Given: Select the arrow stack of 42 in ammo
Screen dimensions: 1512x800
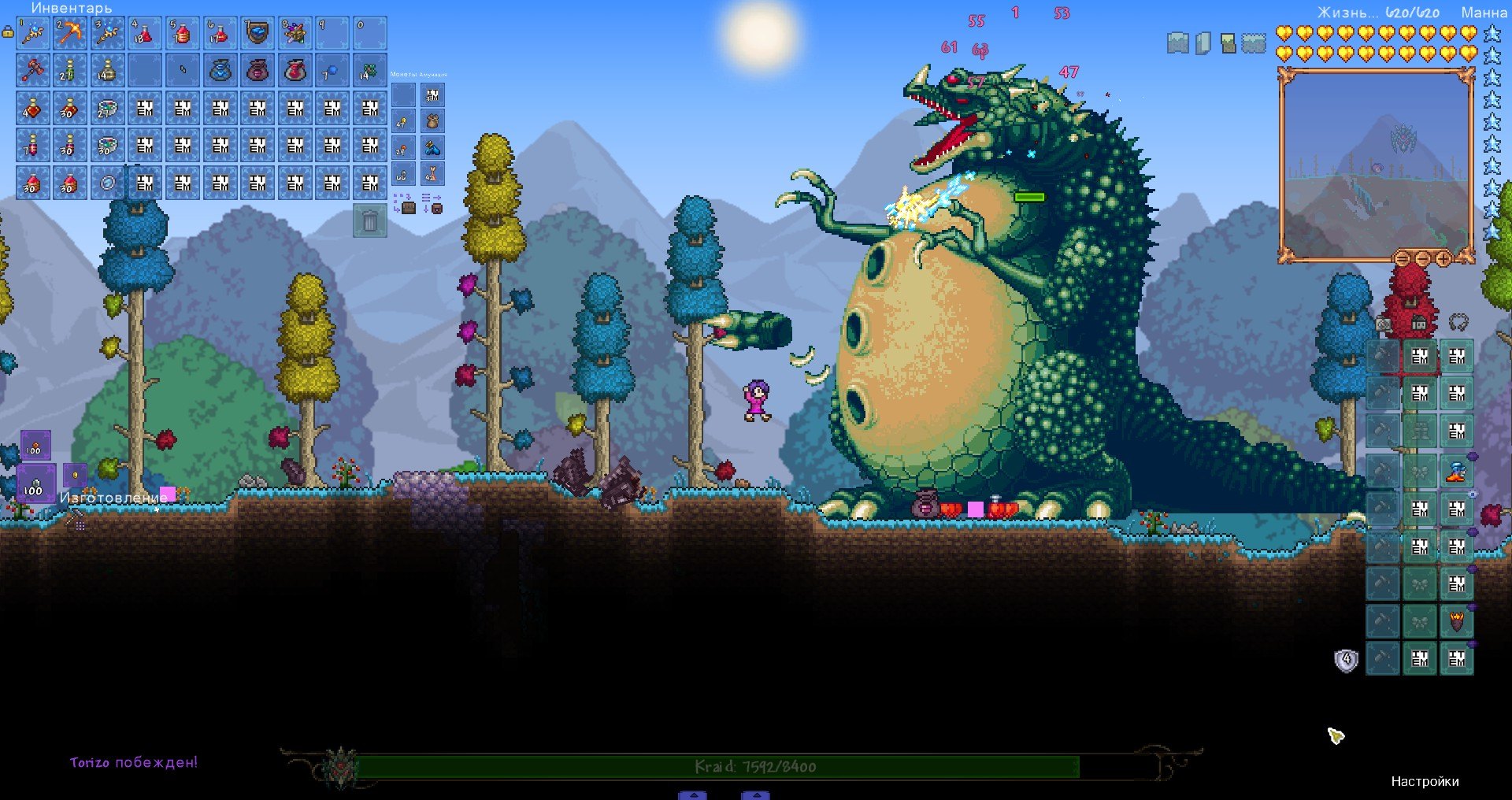Looking at the screenshot, I should pos(432,174).
